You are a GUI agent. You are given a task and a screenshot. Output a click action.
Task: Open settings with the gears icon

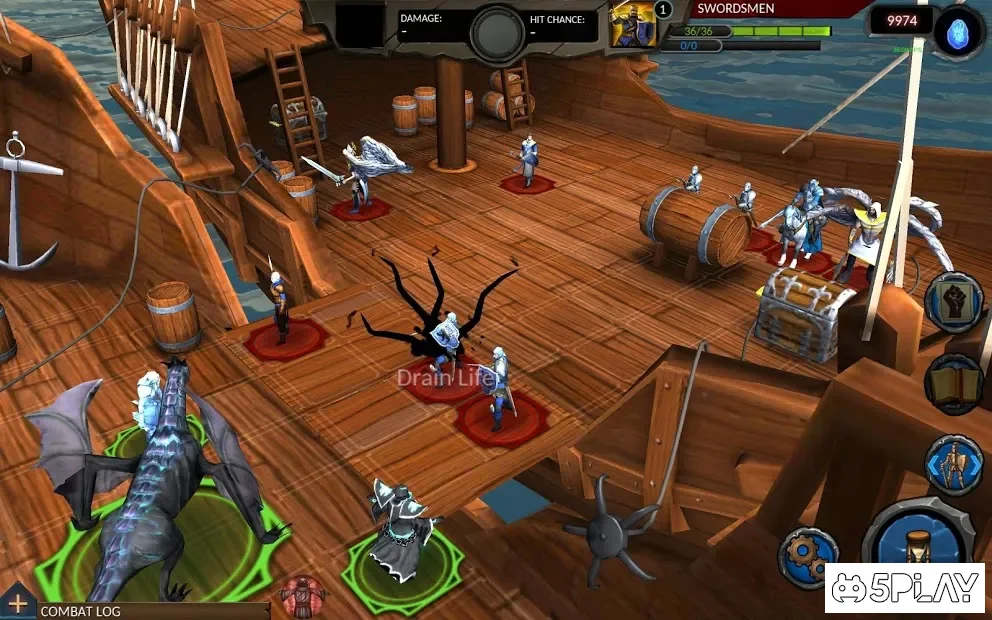[809, 557]
